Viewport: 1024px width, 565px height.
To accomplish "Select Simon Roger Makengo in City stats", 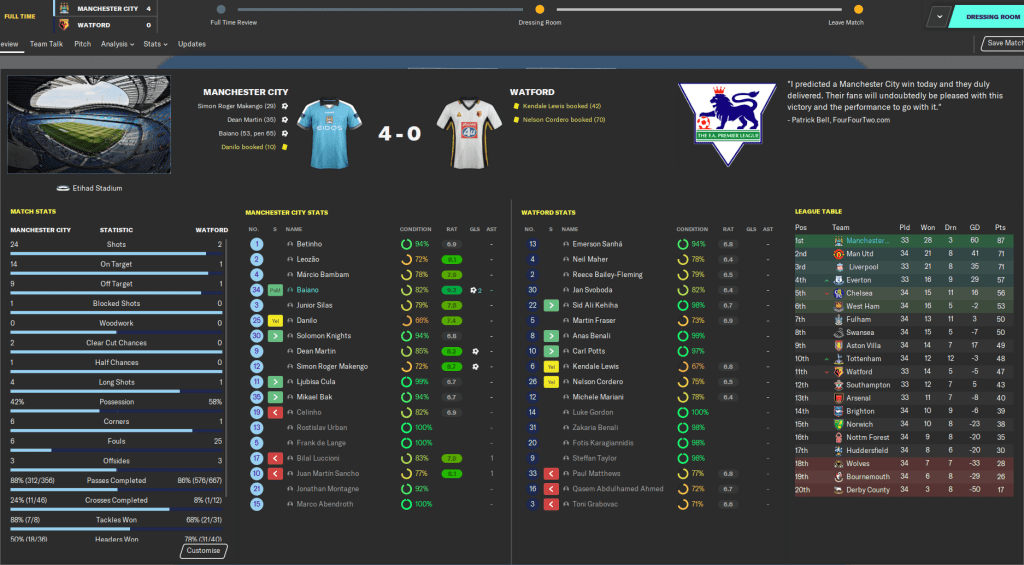I will click(333, 366).
